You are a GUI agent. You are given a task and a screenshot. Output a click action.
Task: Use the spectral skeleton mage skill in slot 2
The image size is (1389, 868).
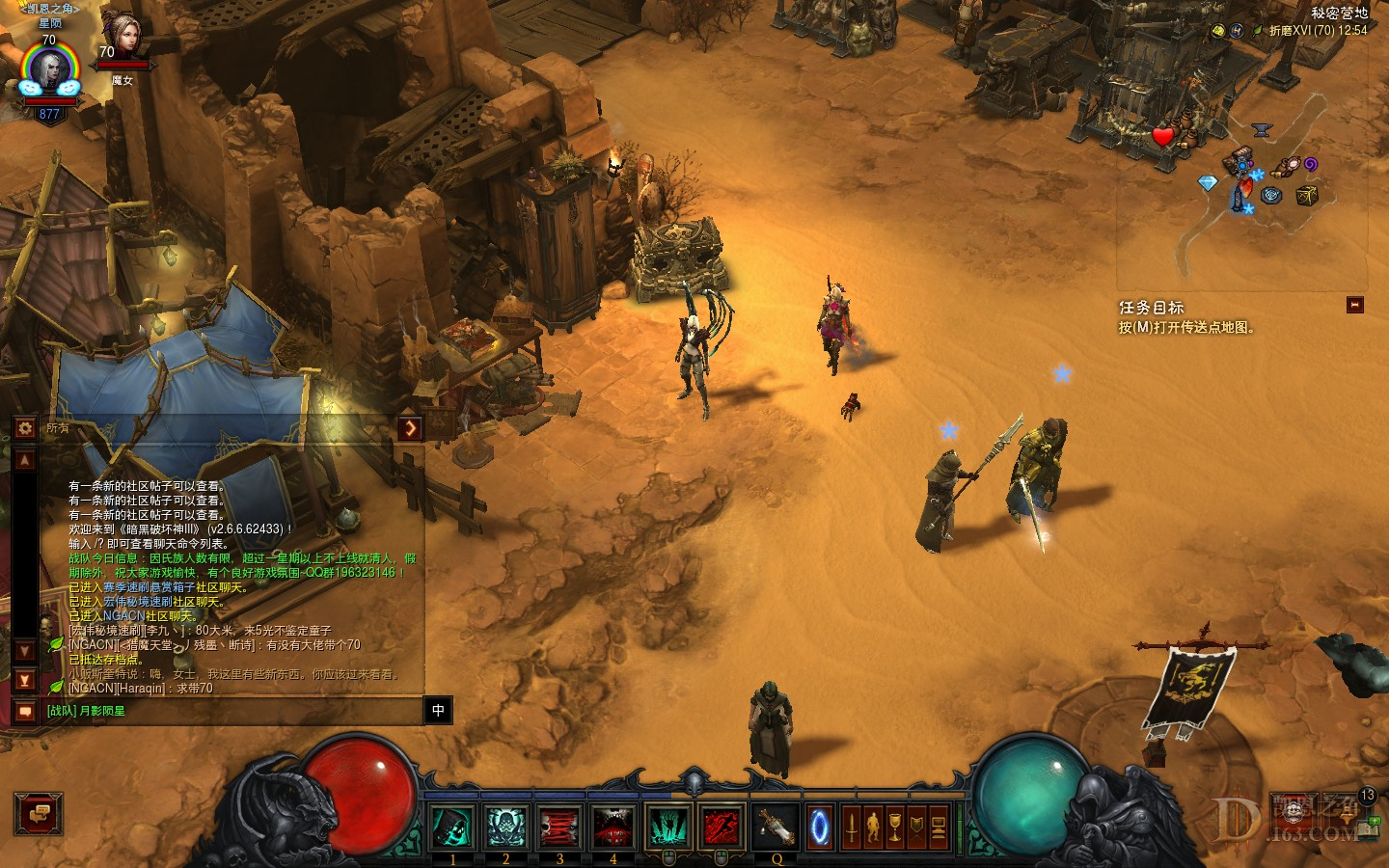point(505,827)
